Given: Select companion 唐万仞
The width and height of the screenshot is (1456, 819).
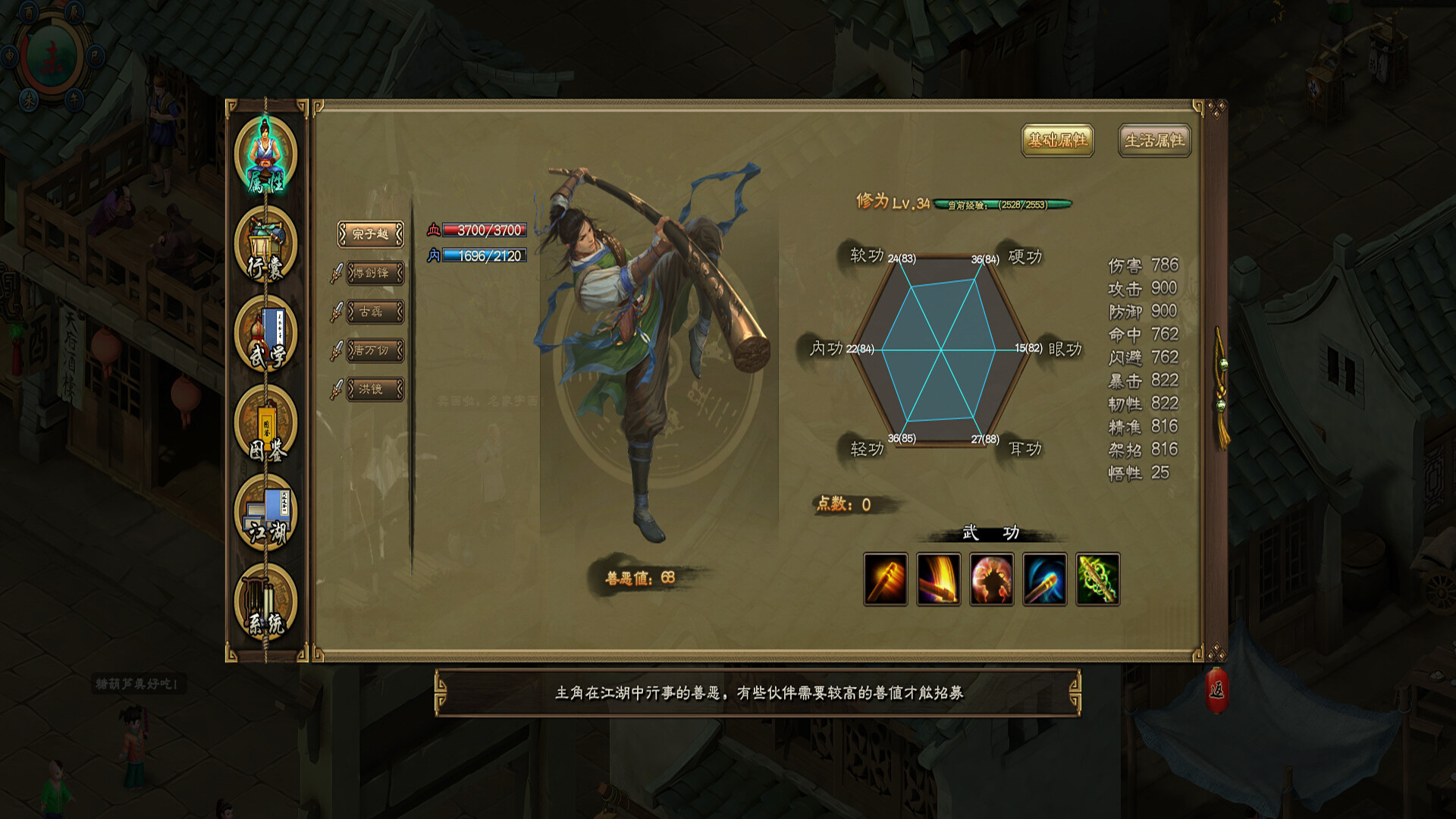Looking at the screenshot, I should [x=375, y=350].
